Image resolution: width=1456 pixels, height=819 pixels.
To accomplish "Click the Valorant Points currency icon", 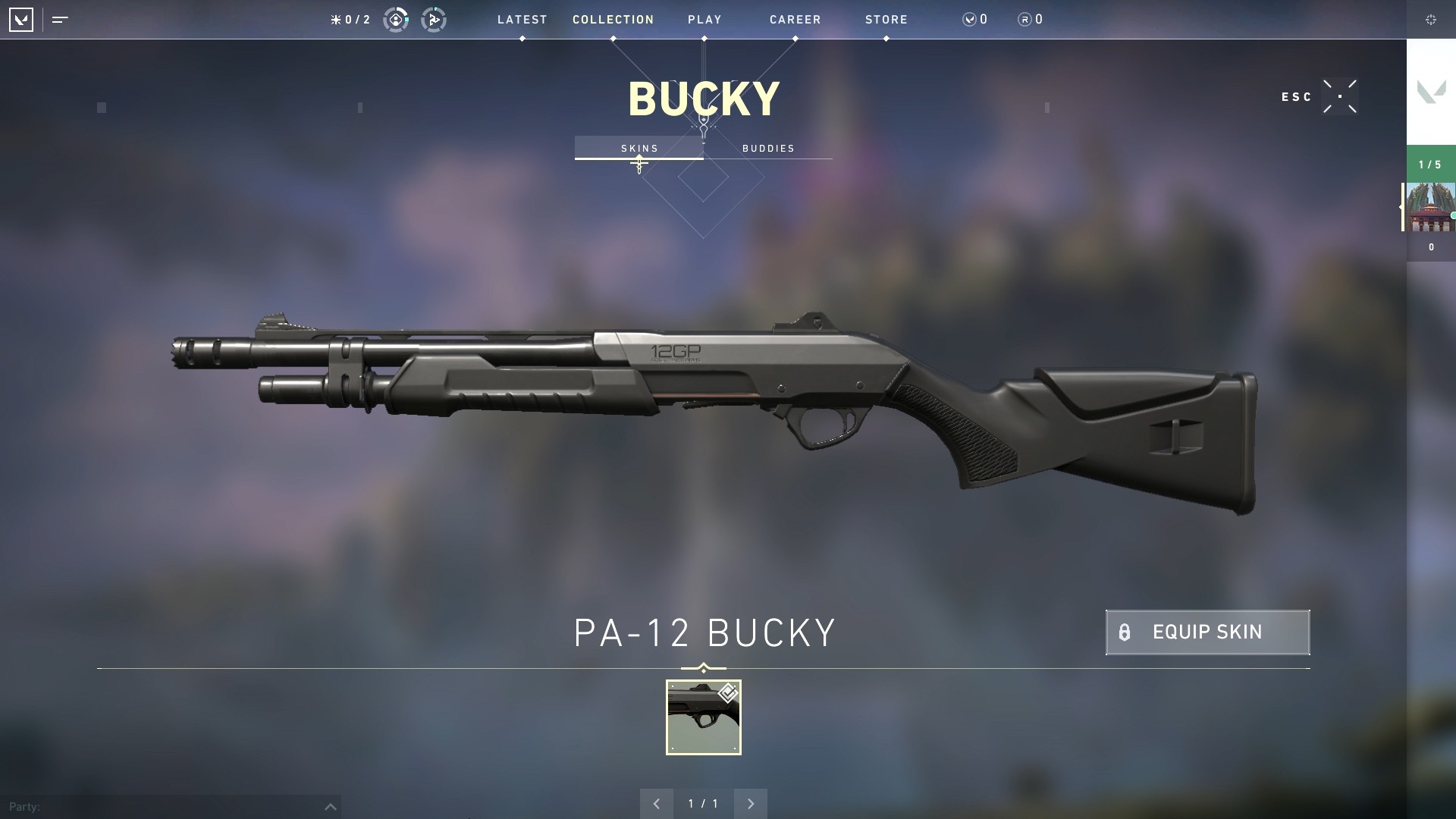I will click(970, 20).
